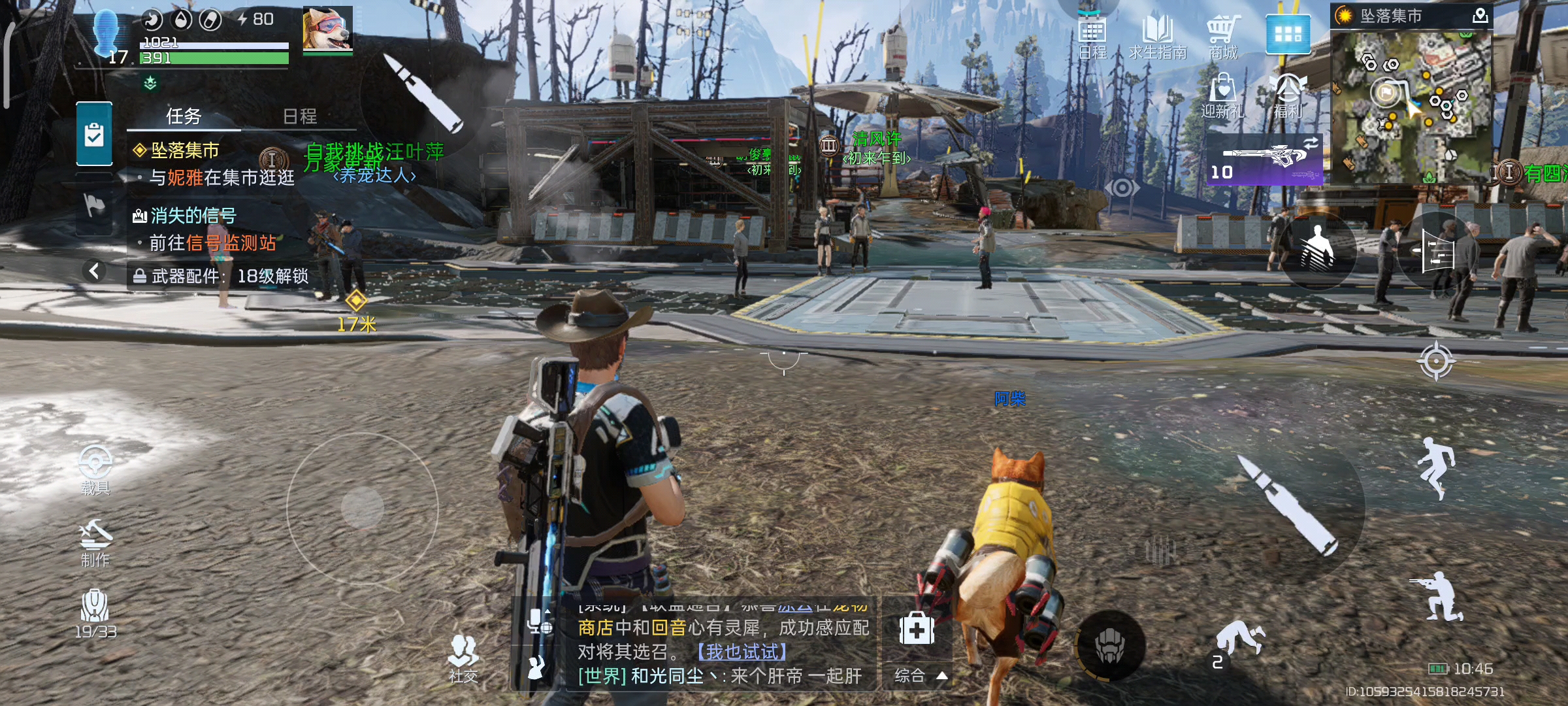Open the 商城 shop

click(x=1222, y=37)
